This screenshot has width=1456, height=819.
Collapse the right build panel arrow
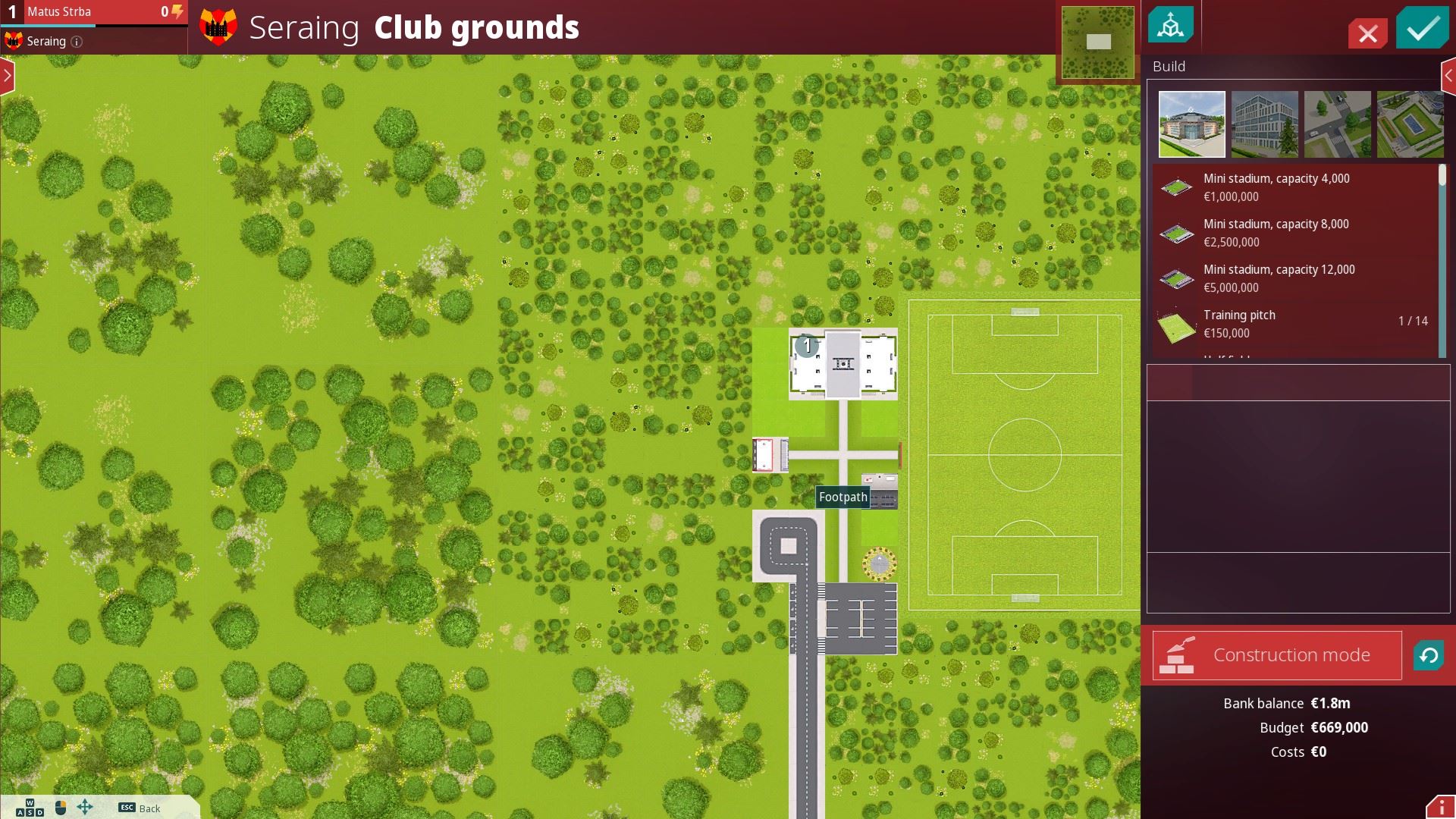pos(1448,76)
